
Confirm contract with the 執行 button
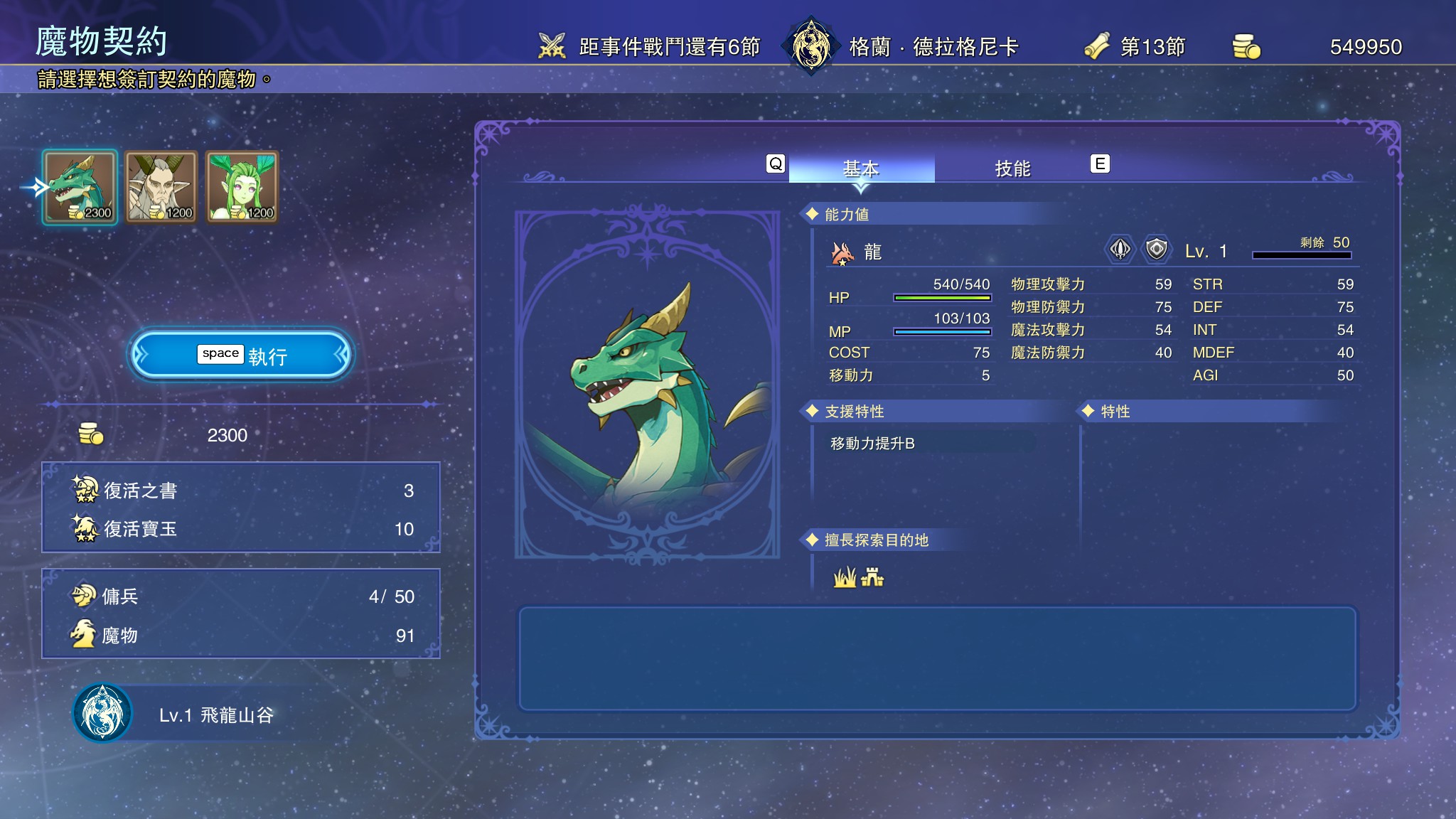(x=241, y=355)
